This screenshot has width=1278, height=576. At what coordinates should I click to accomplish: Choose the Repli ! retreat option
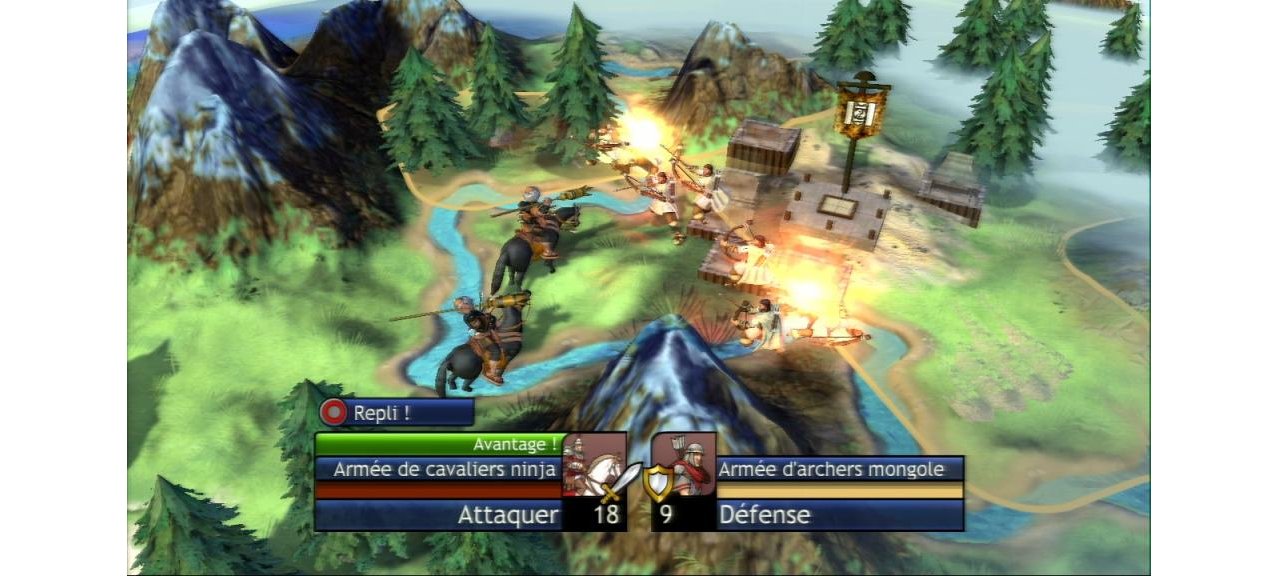pos(395,412)
